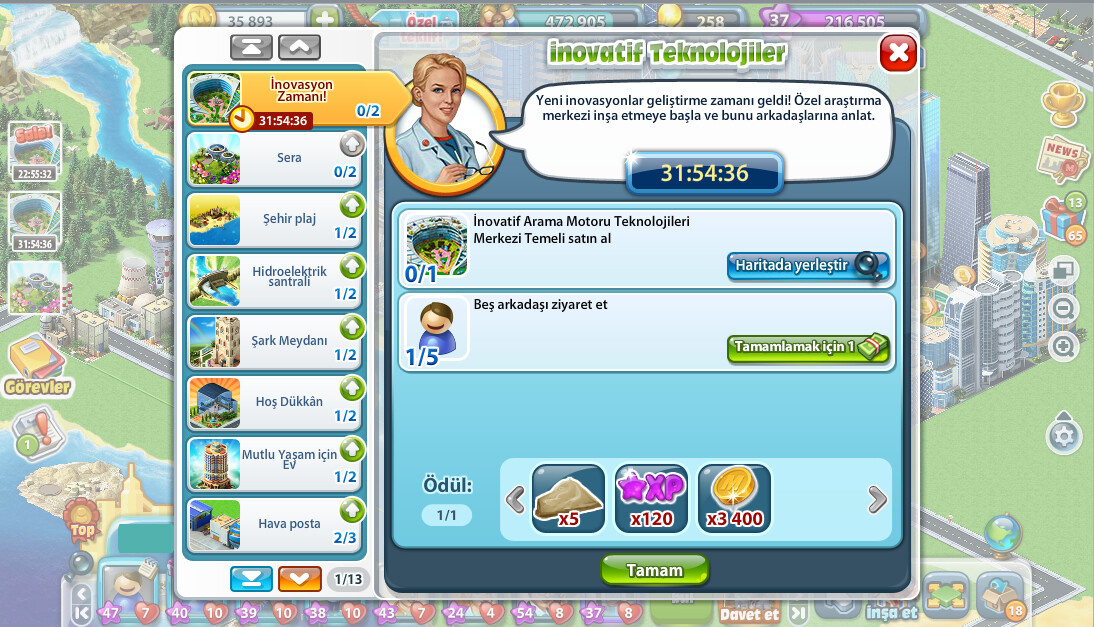Jump to the top of the quest list
The width and height of the screenshot is (1094, 627).
(x=251, y=47)
